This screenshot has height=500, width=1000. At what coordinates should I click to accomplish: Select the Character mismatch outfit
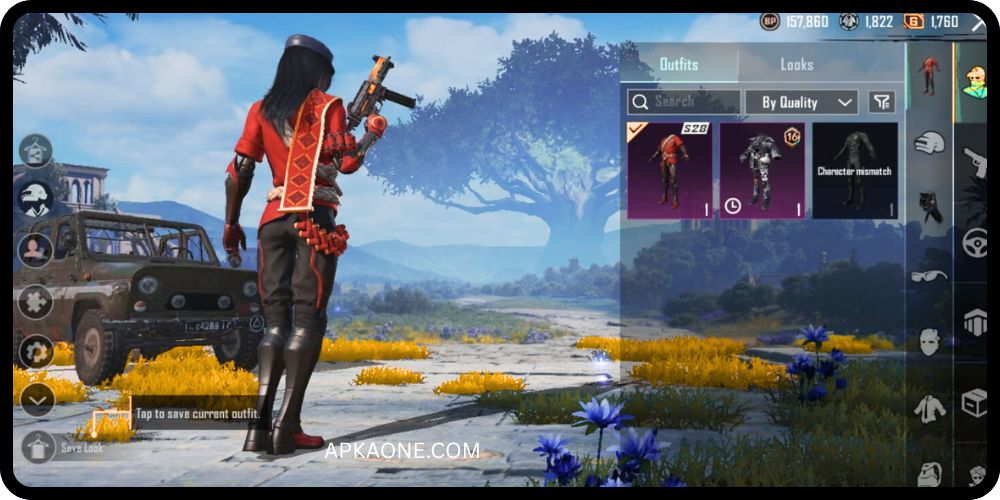854,170
